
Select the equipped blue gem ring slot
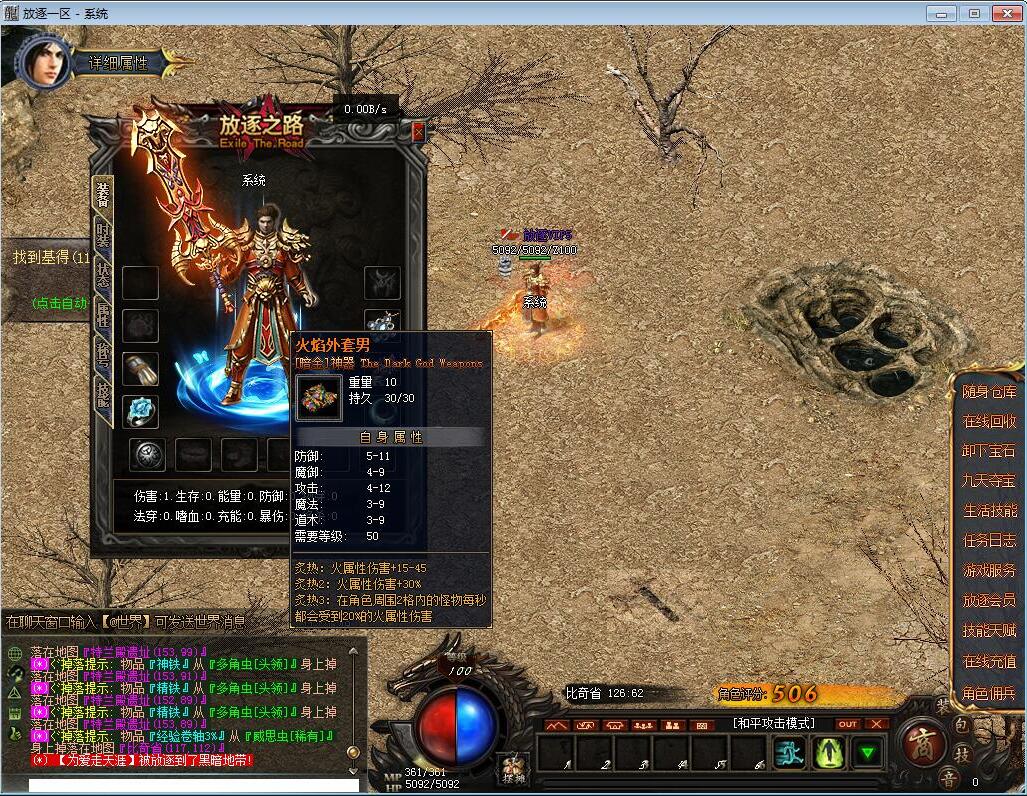[141, 411]
